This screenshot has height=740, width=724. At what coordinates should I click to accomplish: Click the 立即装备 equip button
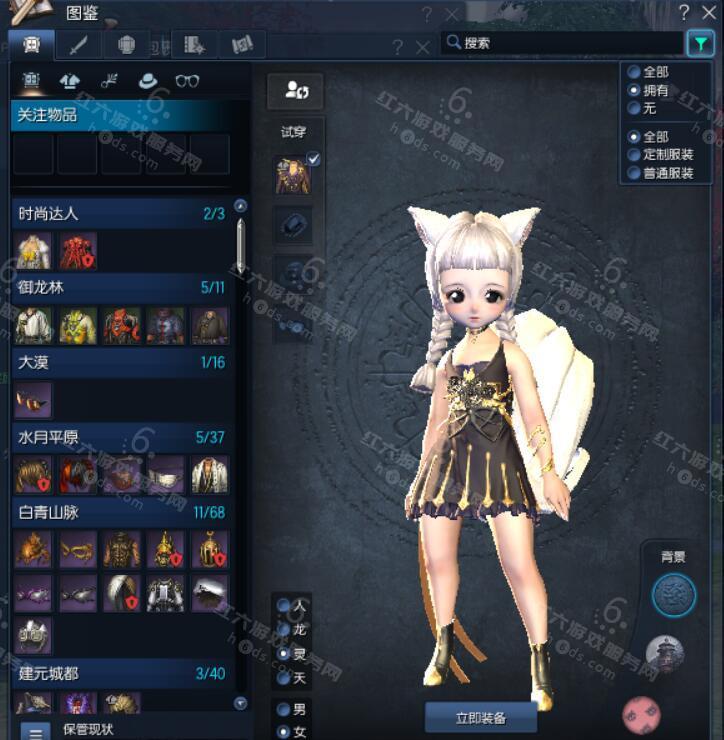click(480, 717)
